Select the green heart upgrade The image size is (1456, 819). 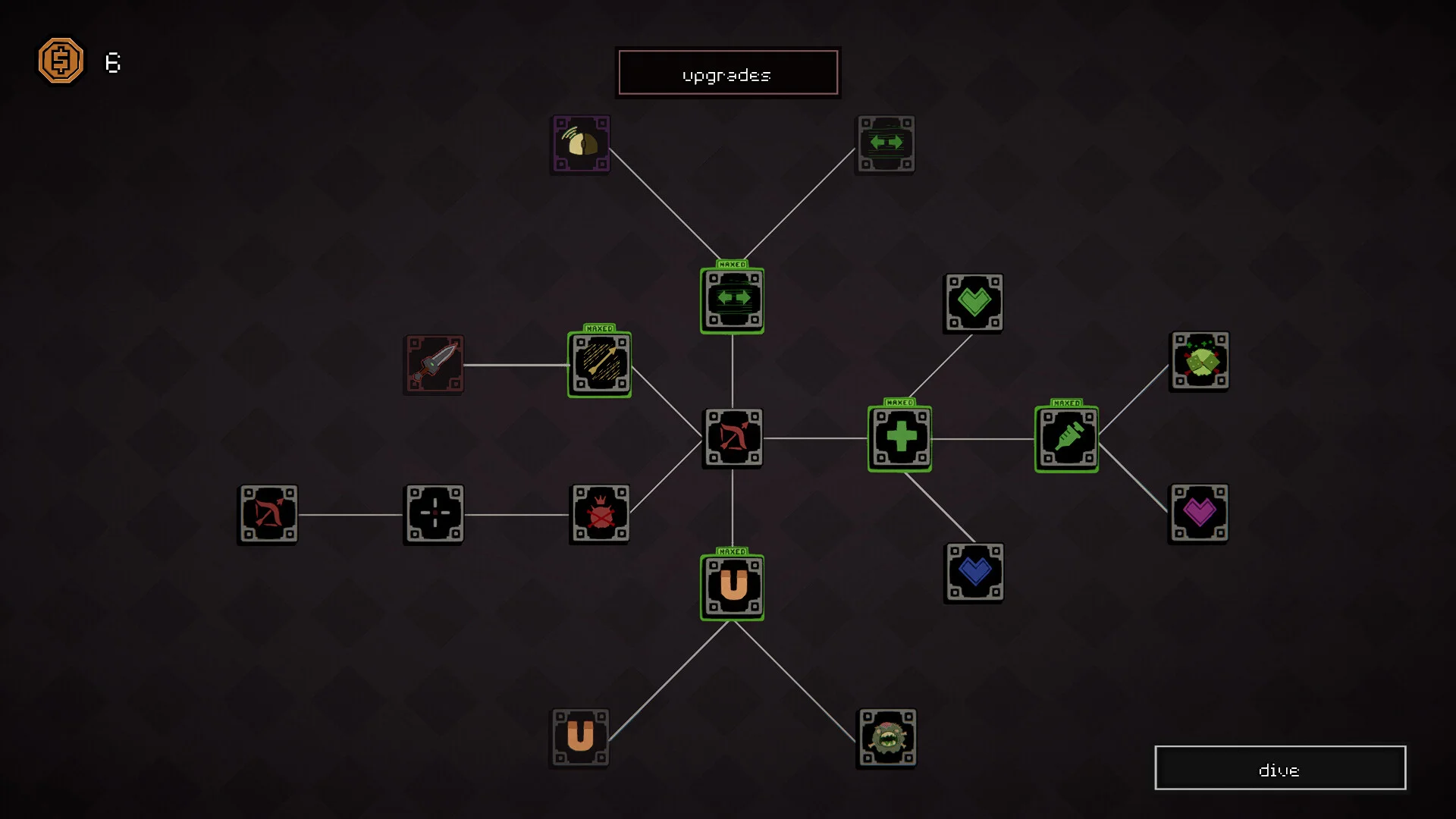coord(974,303)
